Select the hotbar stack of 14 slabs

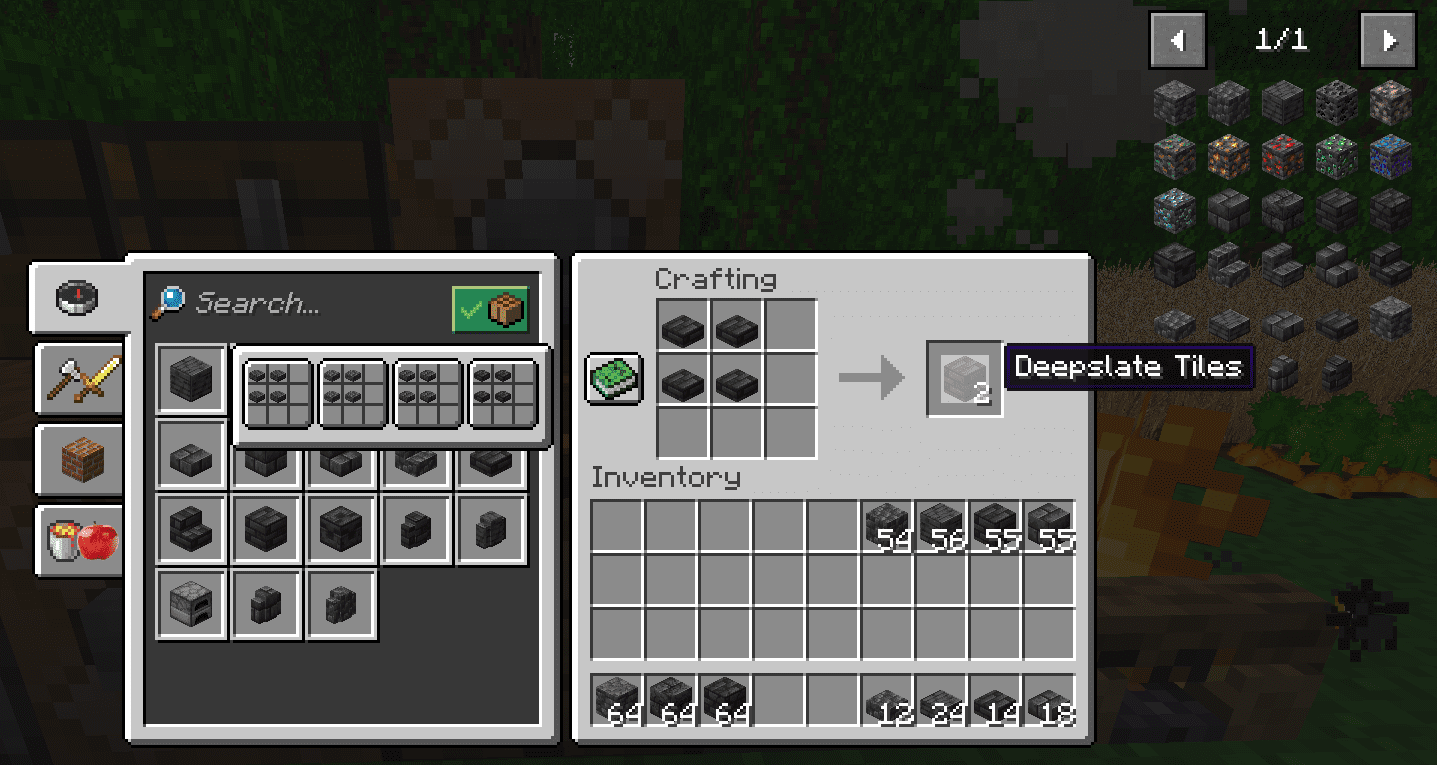point(995,700)
